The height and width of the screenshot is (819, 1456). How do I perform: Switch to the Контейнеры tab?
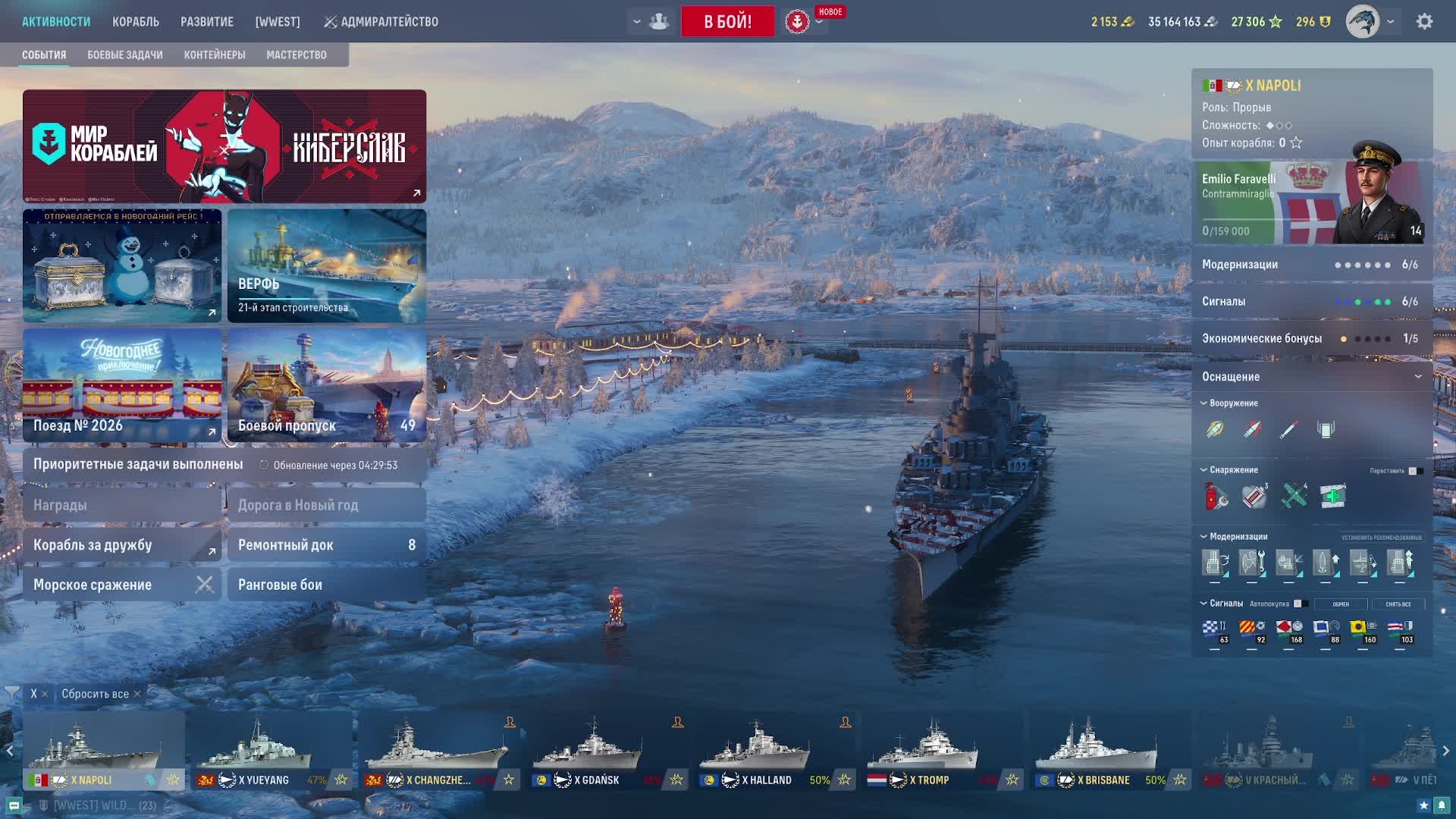point(215,55)
